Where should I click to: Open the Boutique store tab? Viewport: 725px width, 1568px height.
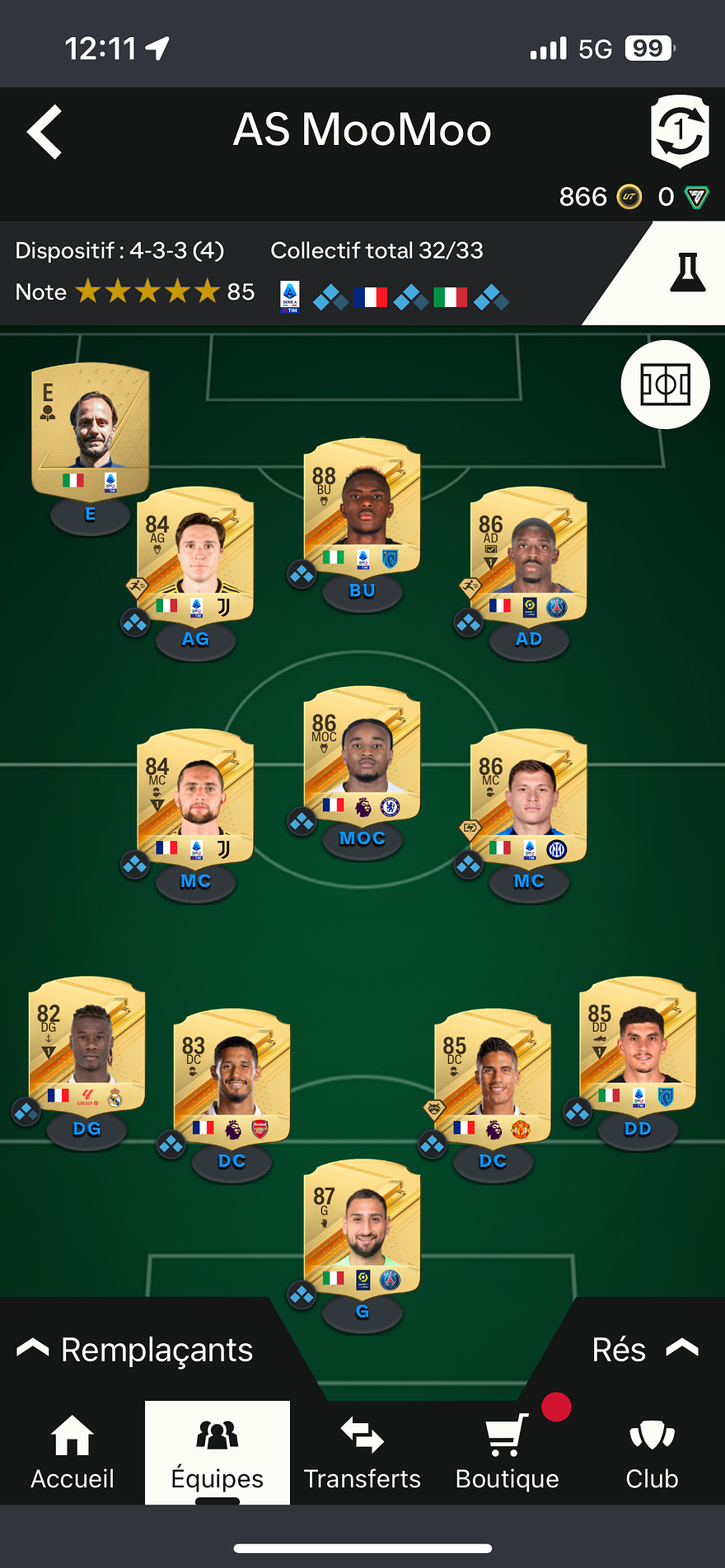(507, 1454)
